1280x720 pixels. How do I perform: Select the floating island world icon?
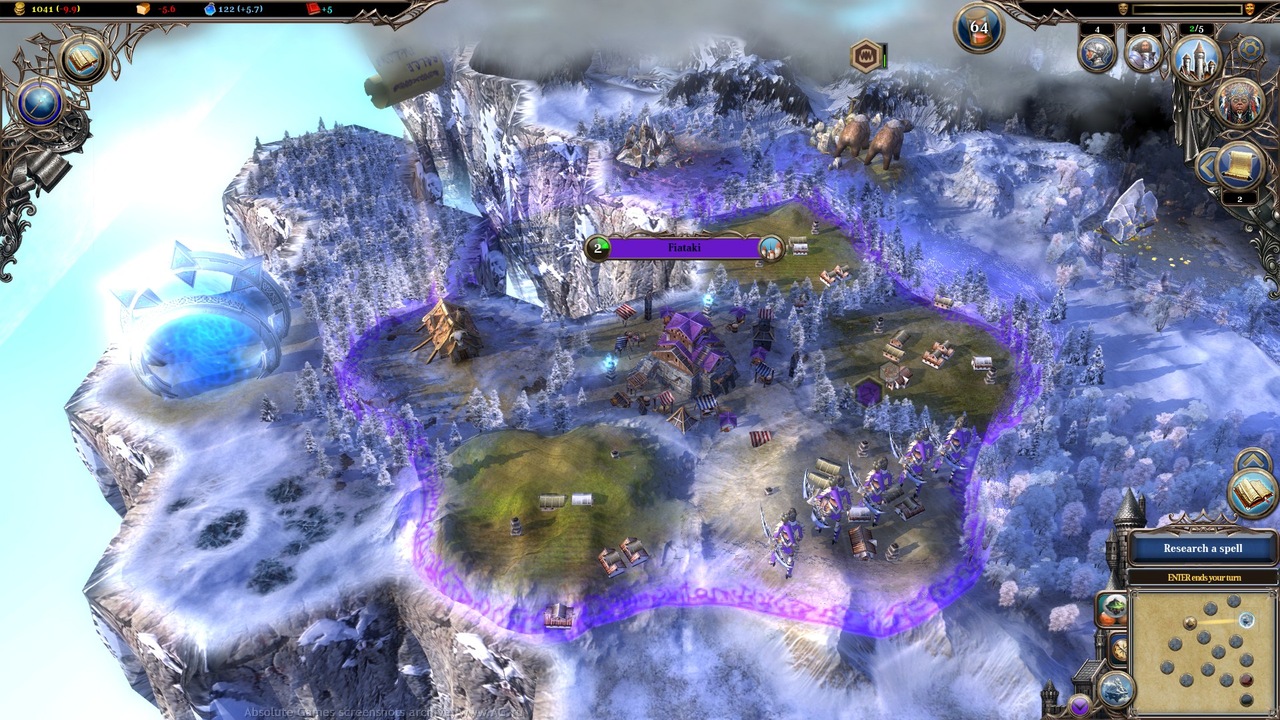click(1115, 687)
